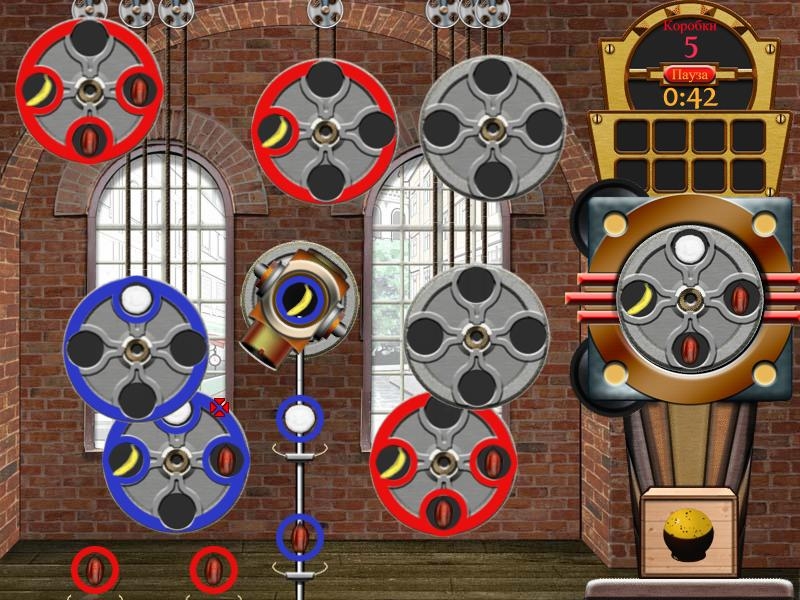Click the red Пауза pause button

click(x=689, y=75)
